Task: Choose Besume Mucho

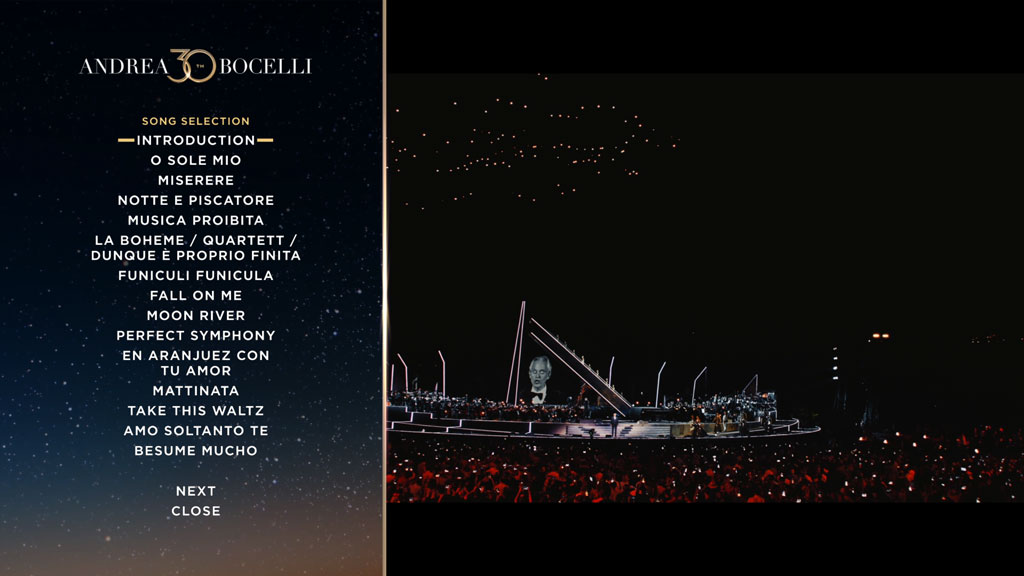Action: click(196, 450)
